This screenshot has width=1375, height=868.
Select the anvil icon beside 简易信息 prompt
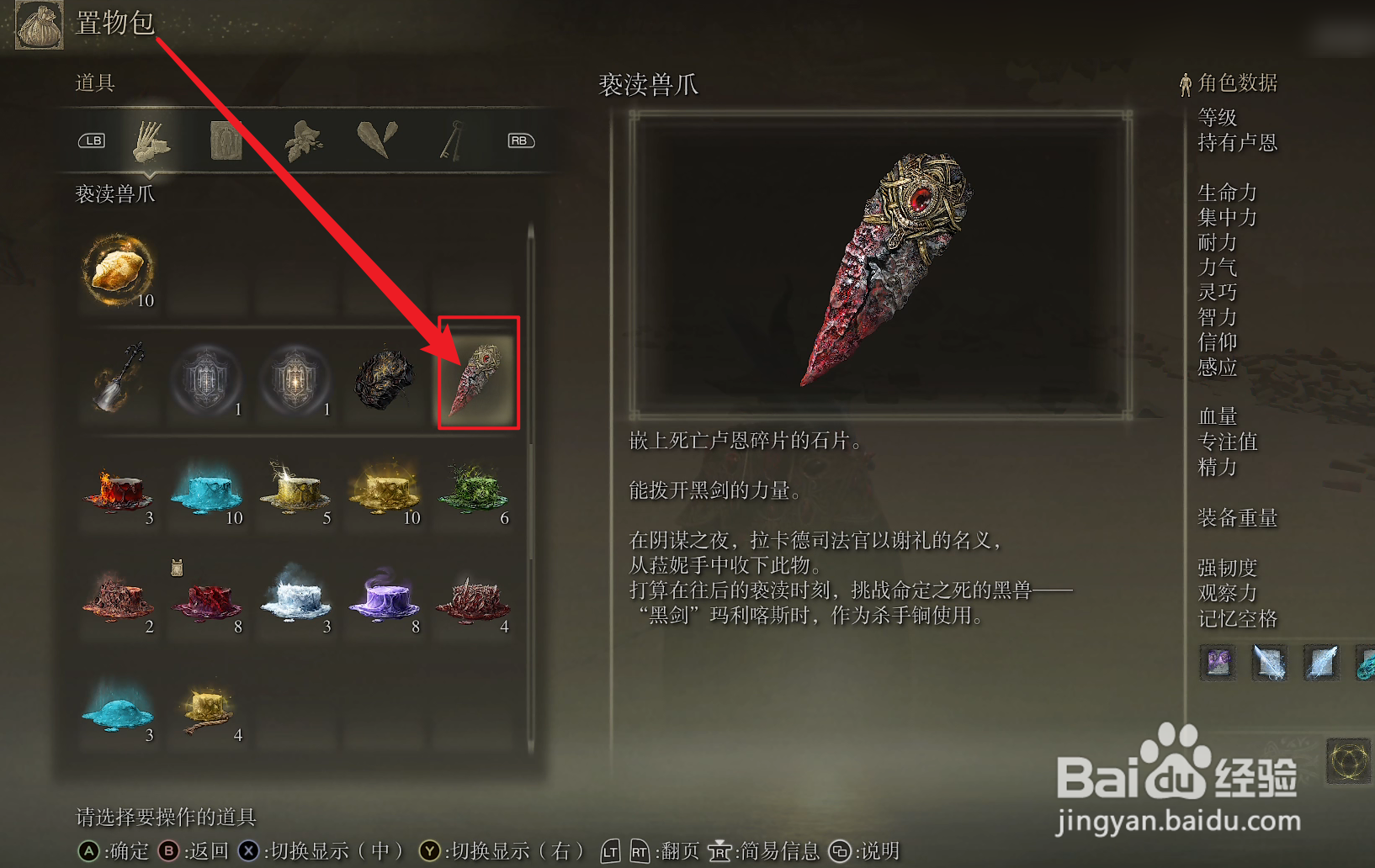click(720, 851)
